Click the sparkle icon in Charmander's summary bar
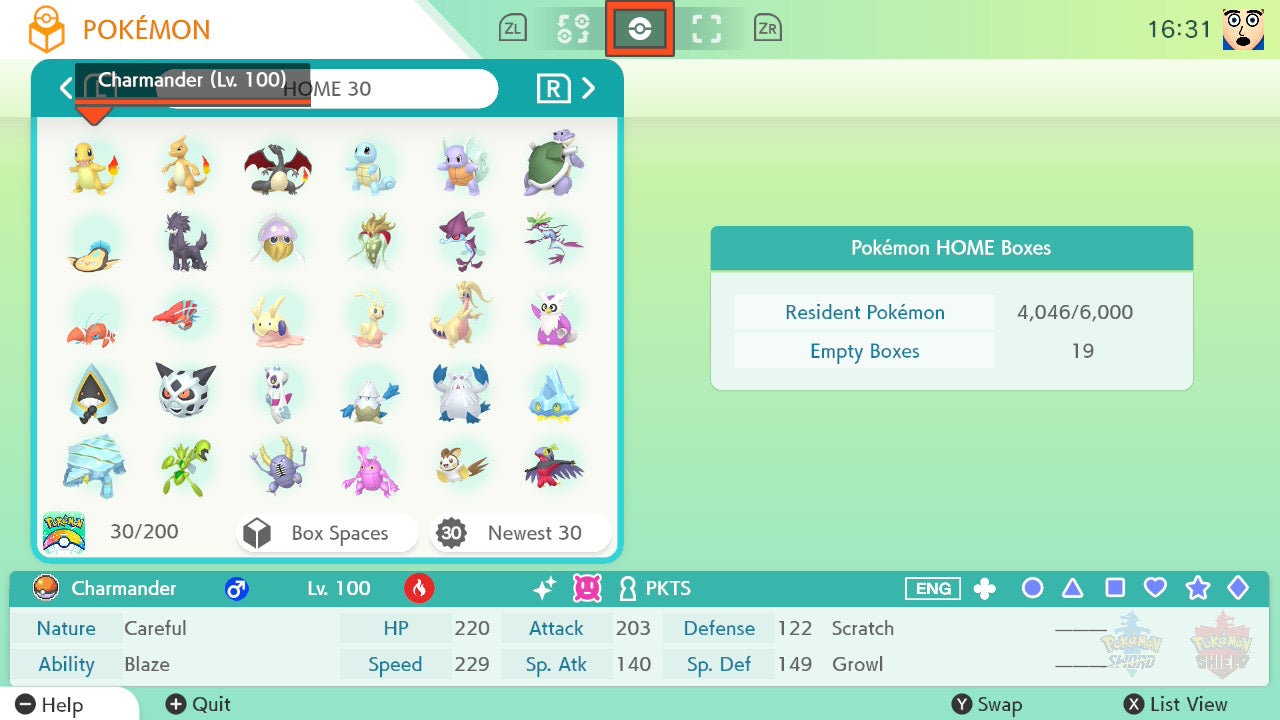Screen dimensions: 1280x720 coord(543,589)
